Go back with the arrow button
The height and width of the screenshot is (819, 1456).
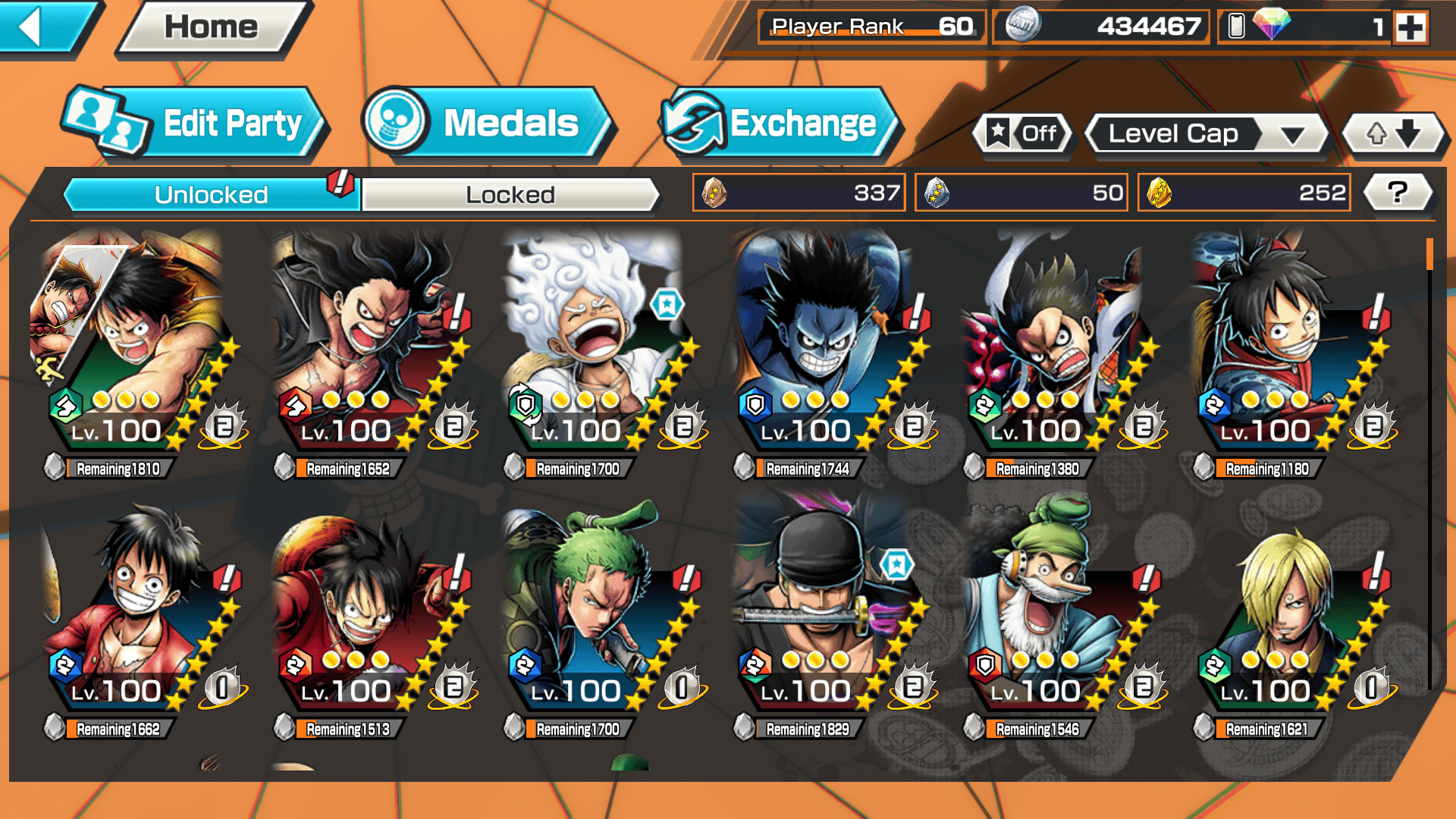pyautogui.click(x=42, y=27)
